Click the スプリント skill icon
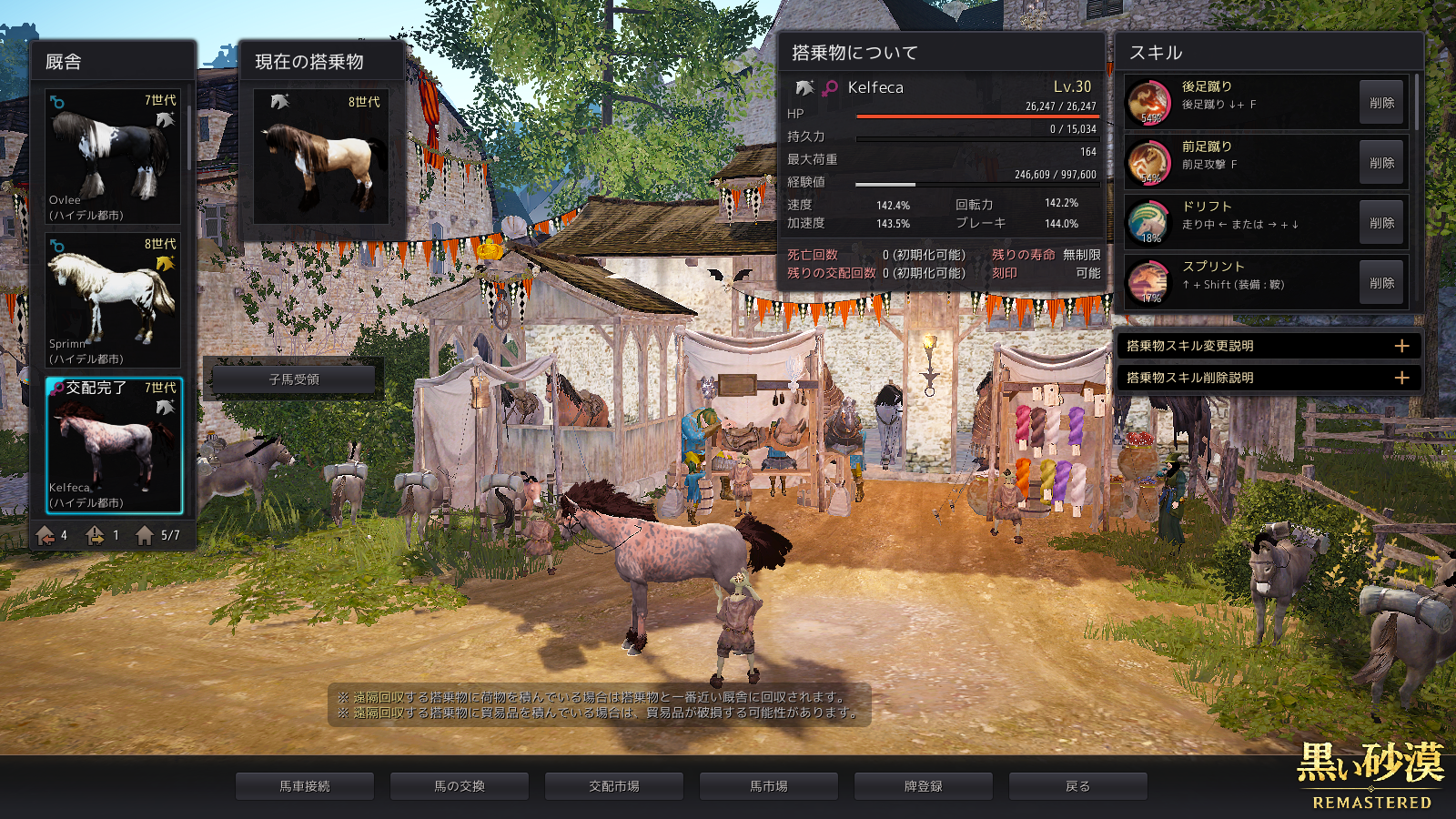1456x819 pixels. 1149,282
